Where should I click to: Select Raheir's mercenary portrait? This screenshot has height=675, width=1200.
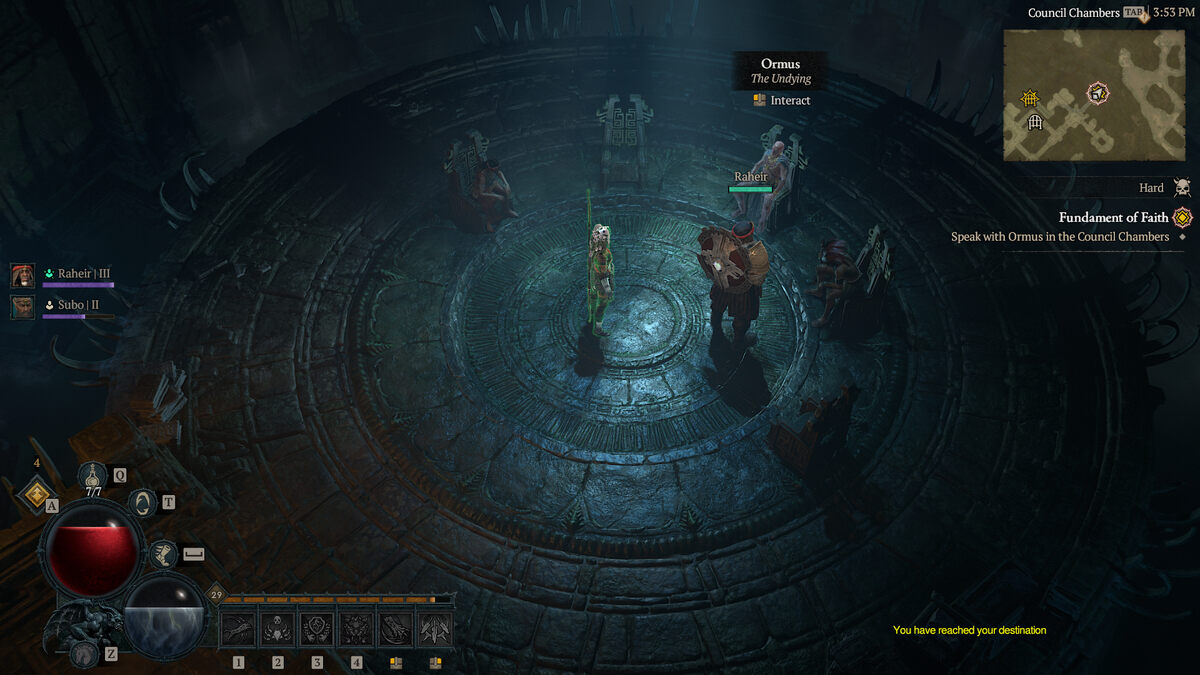coord(23,275)
